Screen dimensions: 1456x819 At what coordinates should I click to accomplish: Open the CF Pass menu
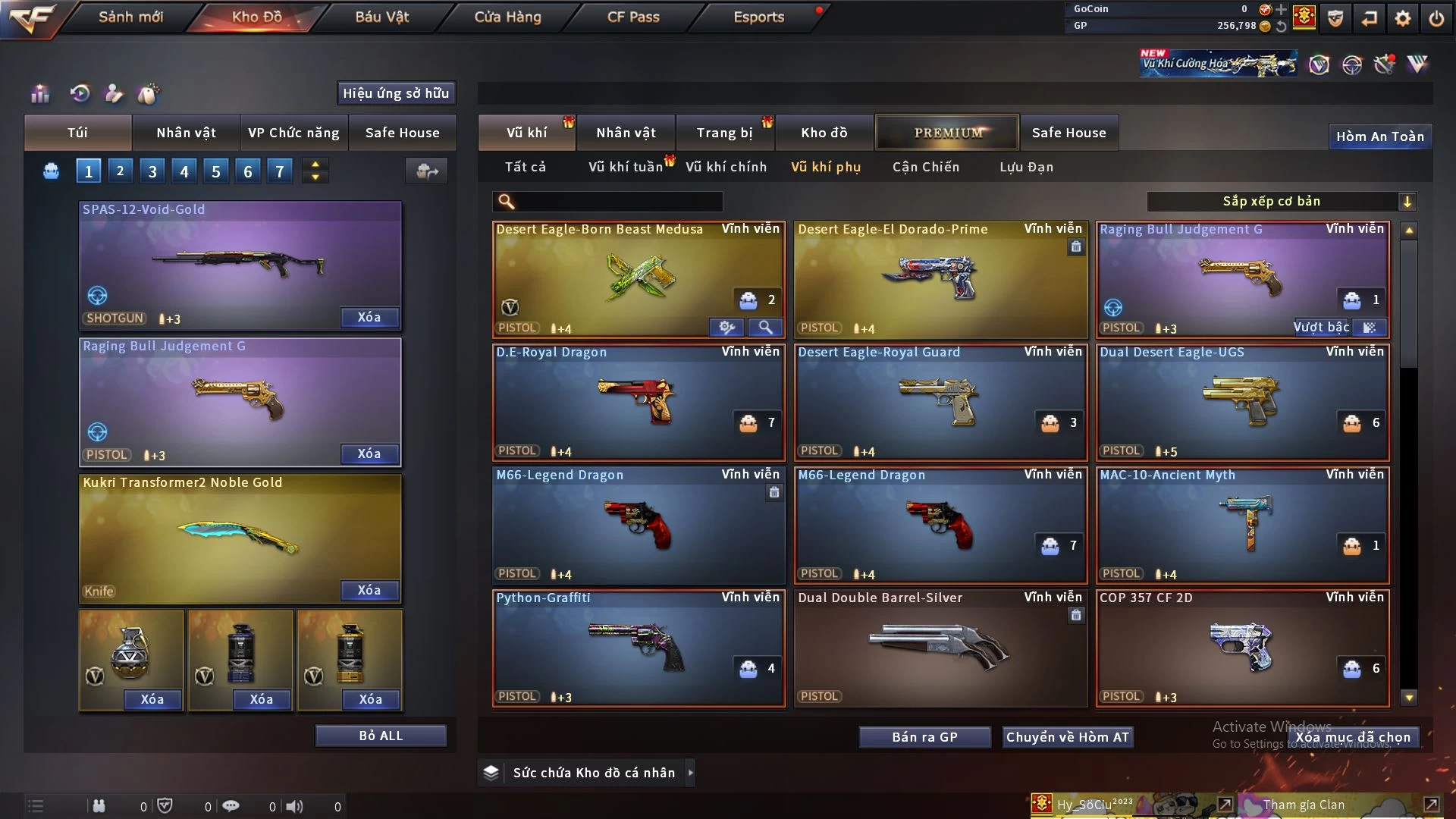point(633,17)
